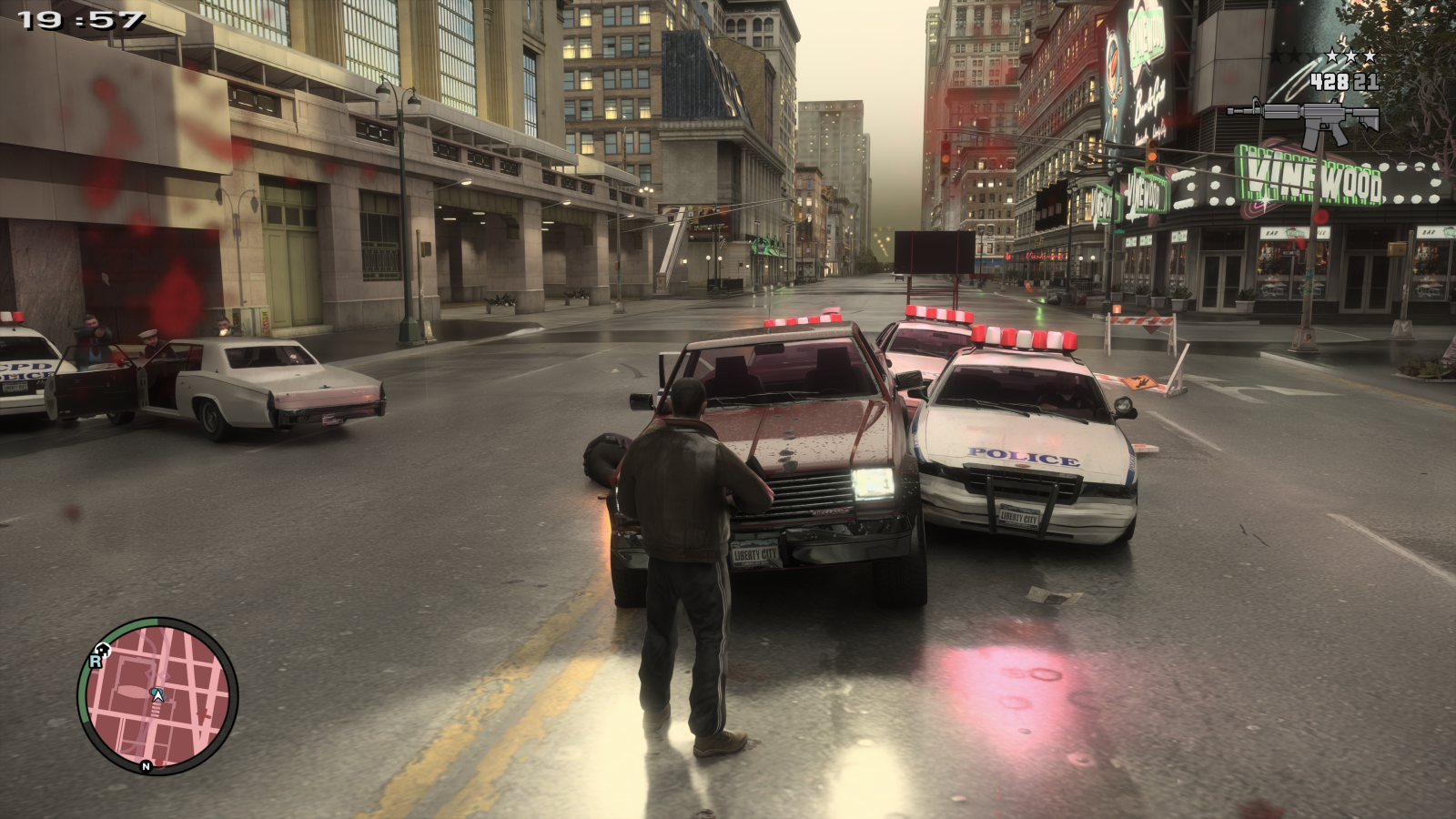Click the house icon above the R blip

tap(103, 649)
